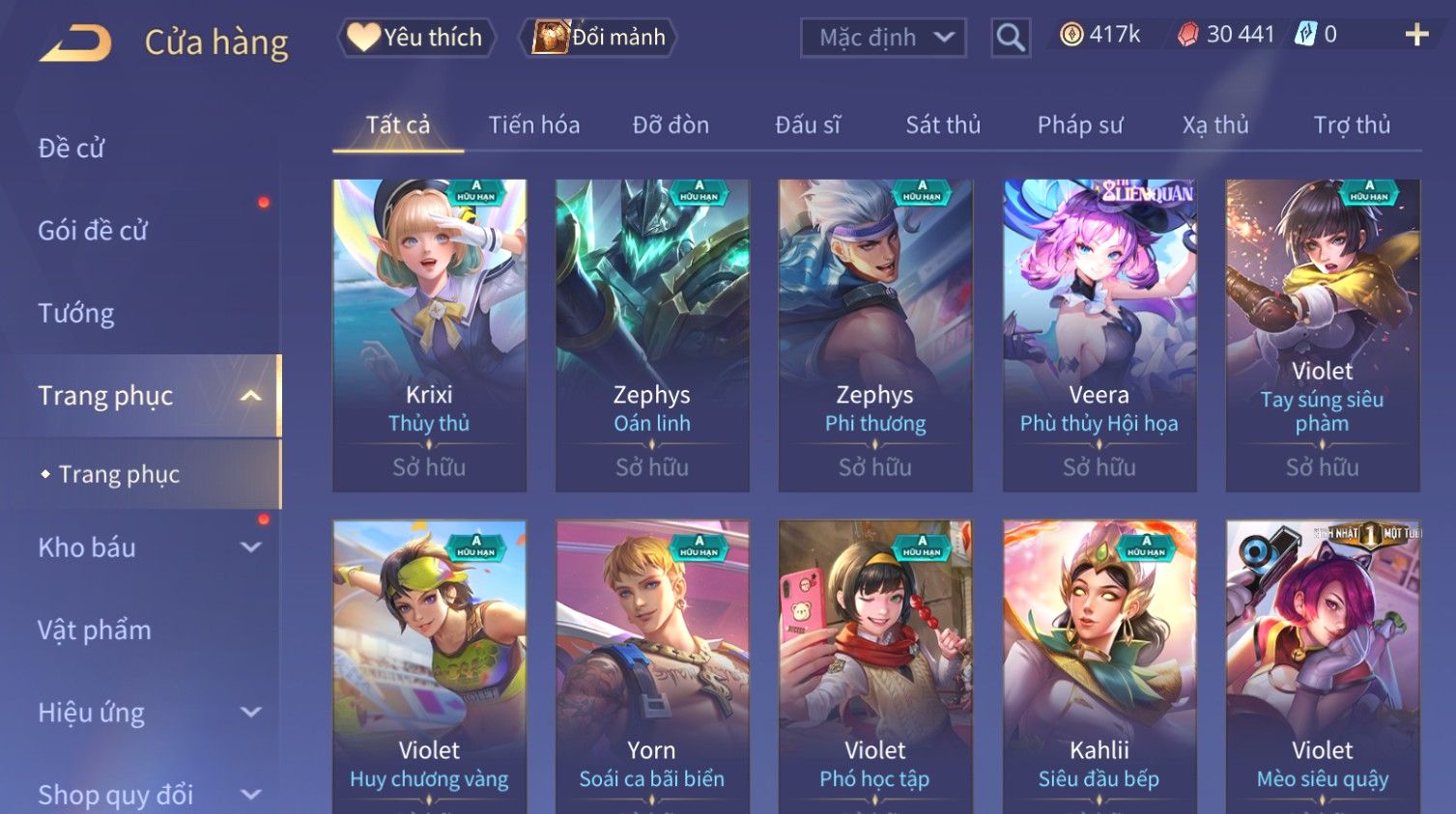This screenshot has width=1456, height=814.
Task: Go back using the gold arrow button
Action: 75,42
